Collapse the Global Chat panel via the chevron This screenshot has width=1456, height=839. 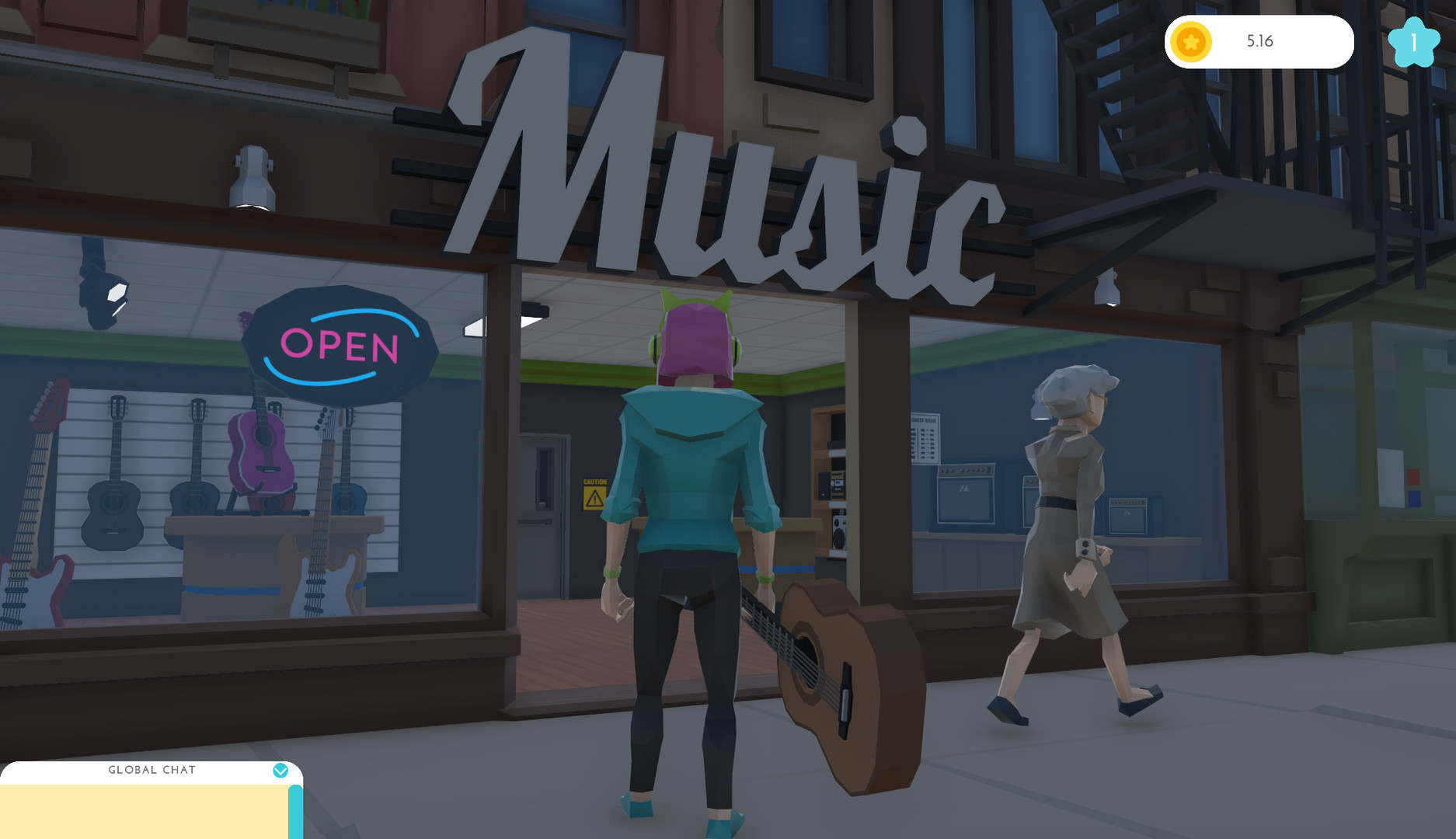pyautogui.click(x=281, y=770)
